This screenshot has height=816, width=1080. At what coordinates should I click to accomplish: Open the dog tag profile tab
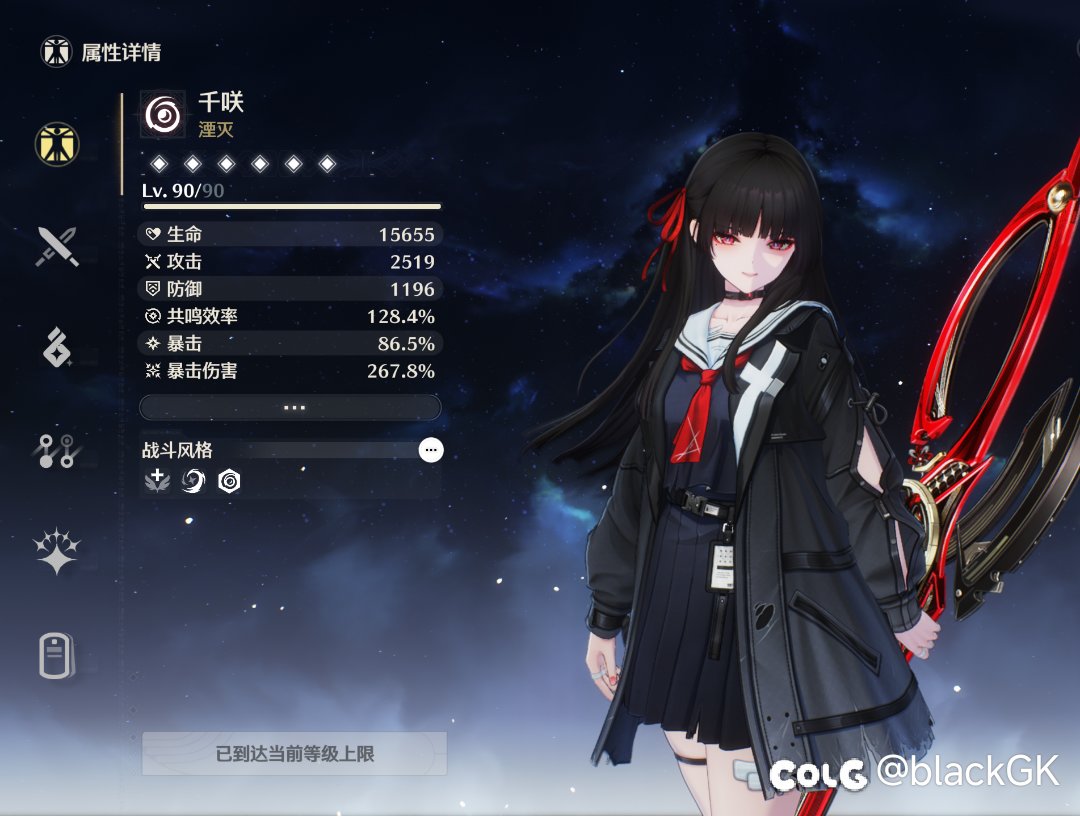point(57,657)
